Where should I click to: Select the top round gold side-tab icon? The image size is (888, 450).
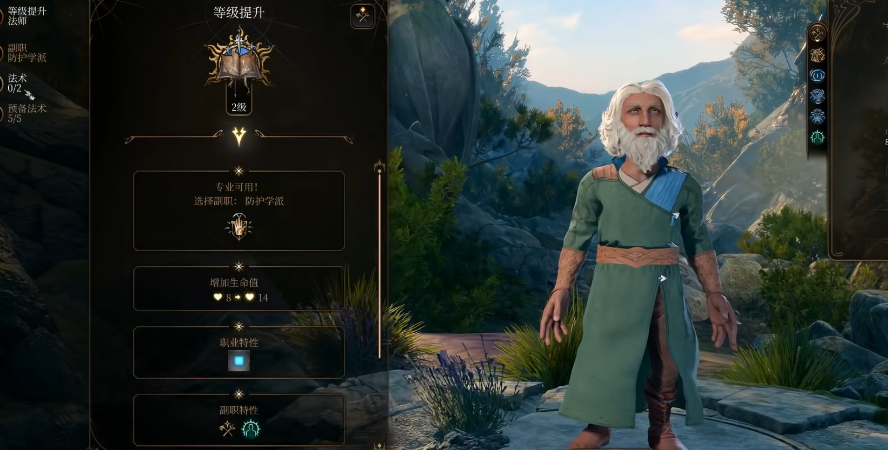click(818, 33)
